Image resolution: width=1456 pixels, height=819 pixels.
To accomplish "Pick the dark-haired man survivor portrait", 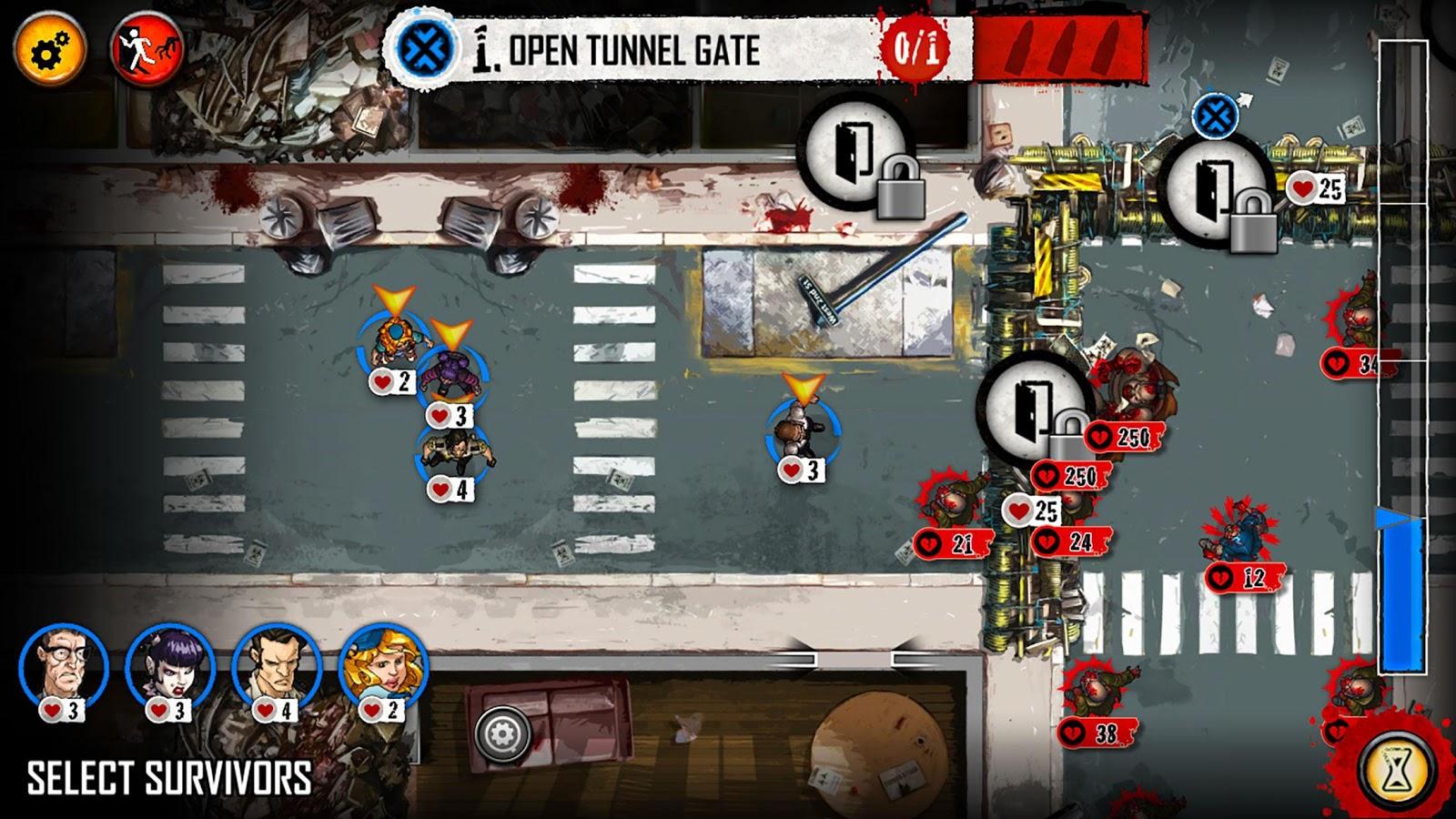I will click(277, 669).
